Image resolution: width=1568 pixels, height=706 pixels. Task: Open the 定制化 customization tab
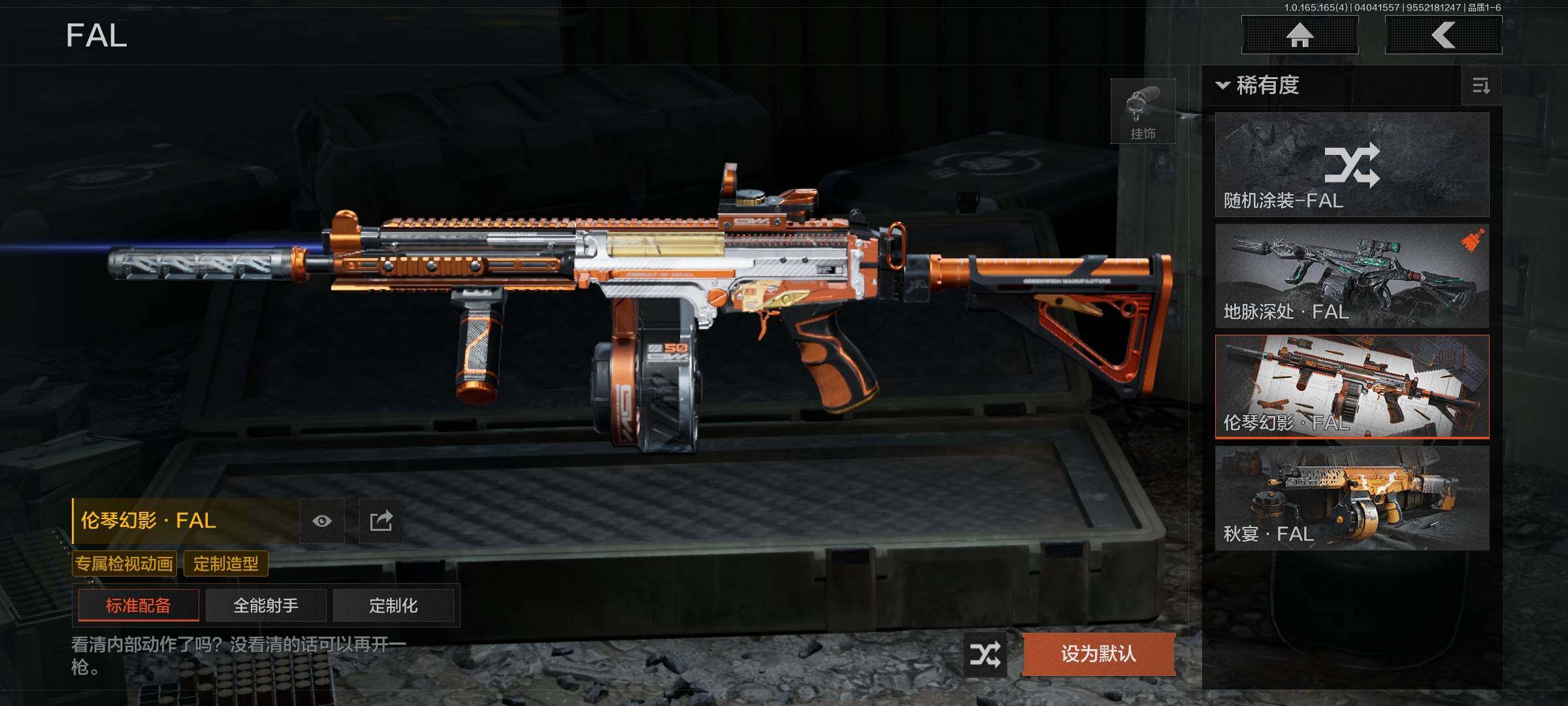[393, 605]
